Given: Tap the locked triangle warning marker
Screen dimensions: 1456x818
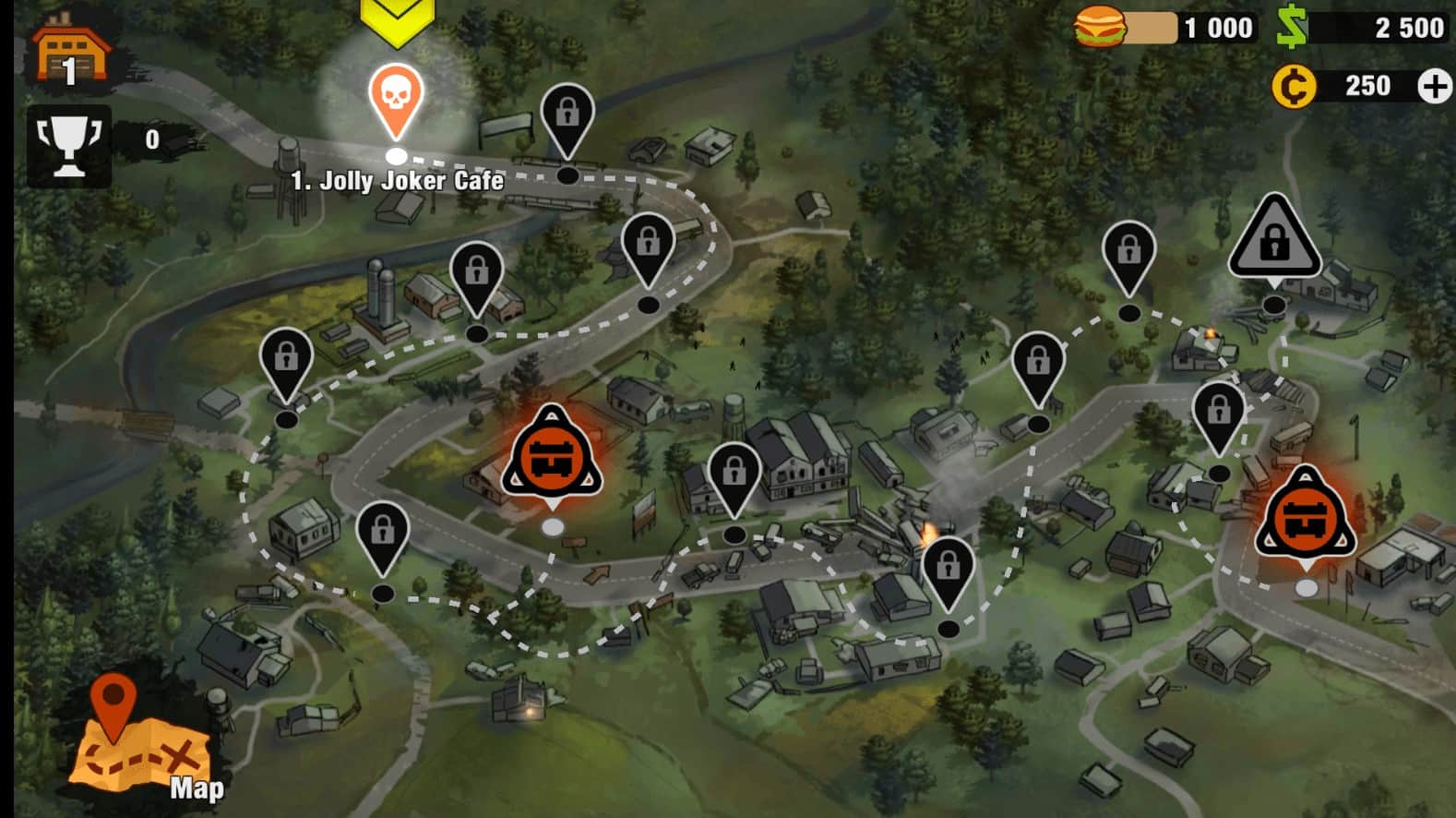Looking at the screenshot, I should [1274, 238].
